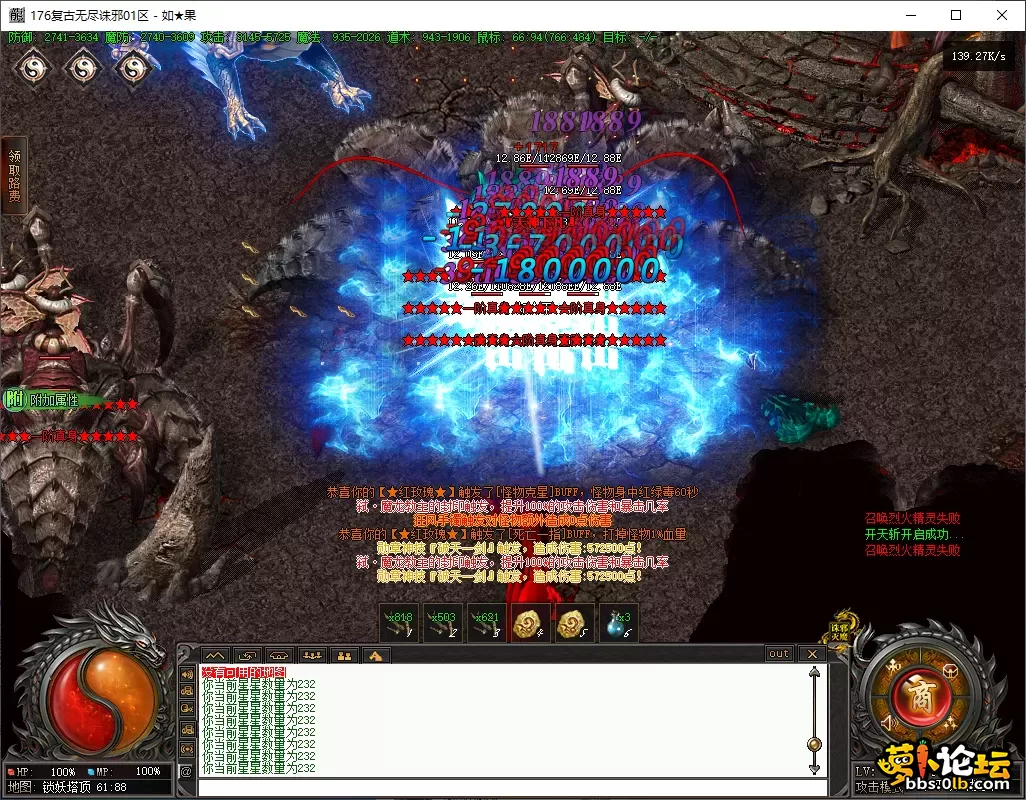This screenshot has width=1026, height=800.
Task: Select the blue potion in slot 6
Action: 618,624
